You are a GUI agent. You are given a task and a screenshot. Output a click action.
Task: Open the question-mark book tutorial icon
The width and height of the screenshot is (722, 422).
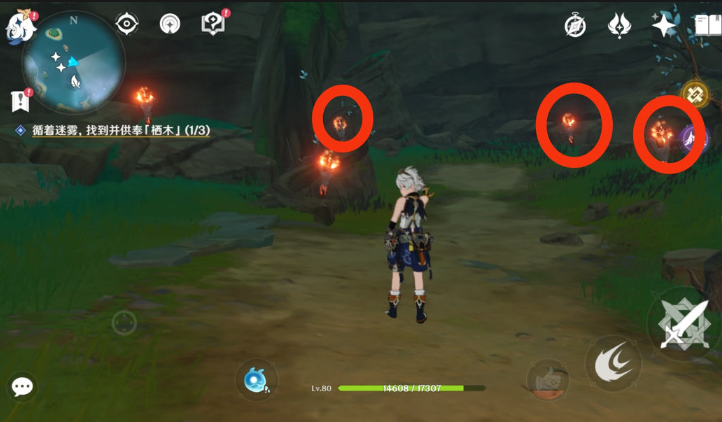(213, 24)
